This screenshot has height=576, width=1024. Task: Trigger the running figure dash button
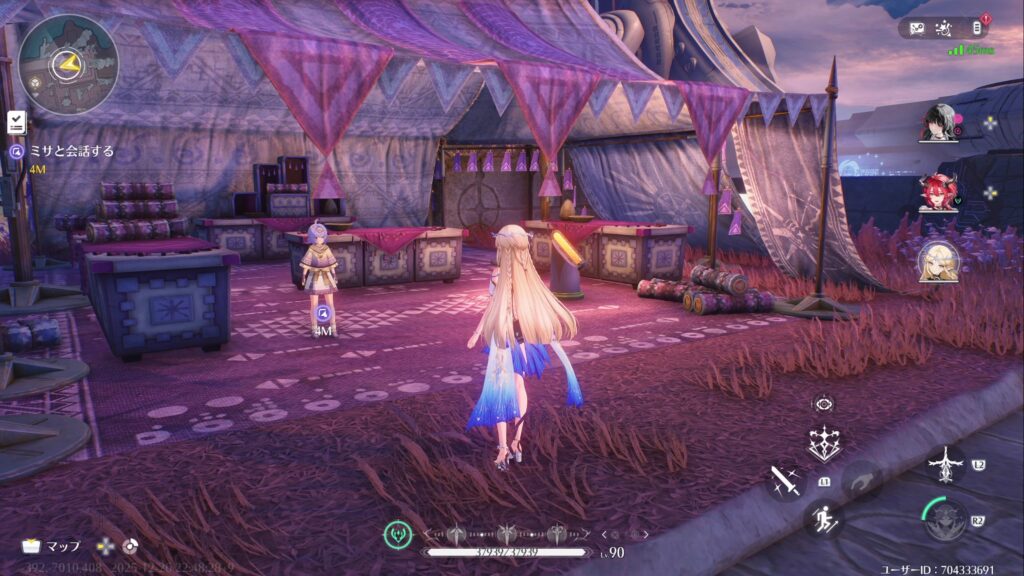823,519
